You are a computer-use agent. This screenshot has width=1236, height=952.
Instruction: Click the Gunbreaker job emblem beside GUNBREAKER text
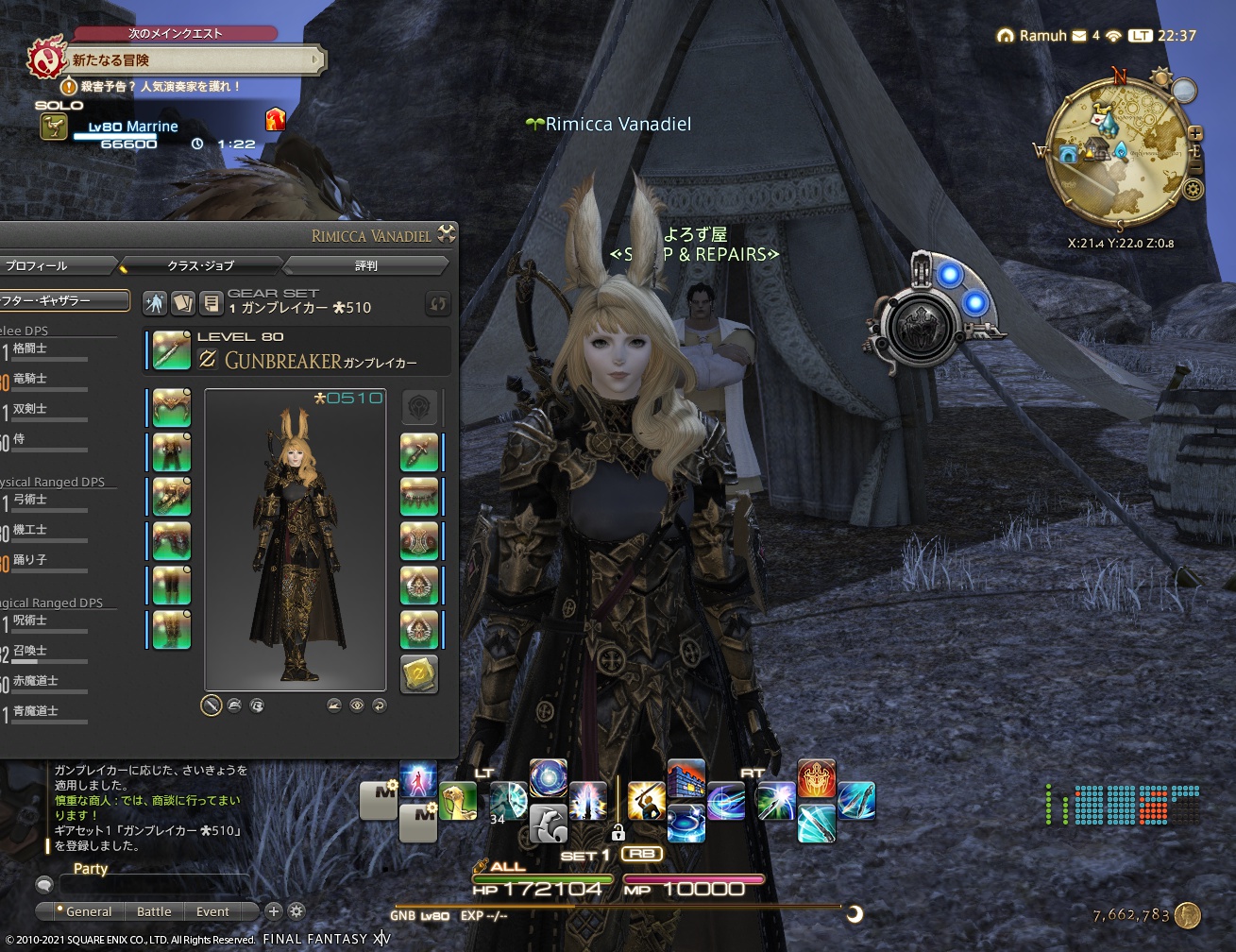[210, 359]
